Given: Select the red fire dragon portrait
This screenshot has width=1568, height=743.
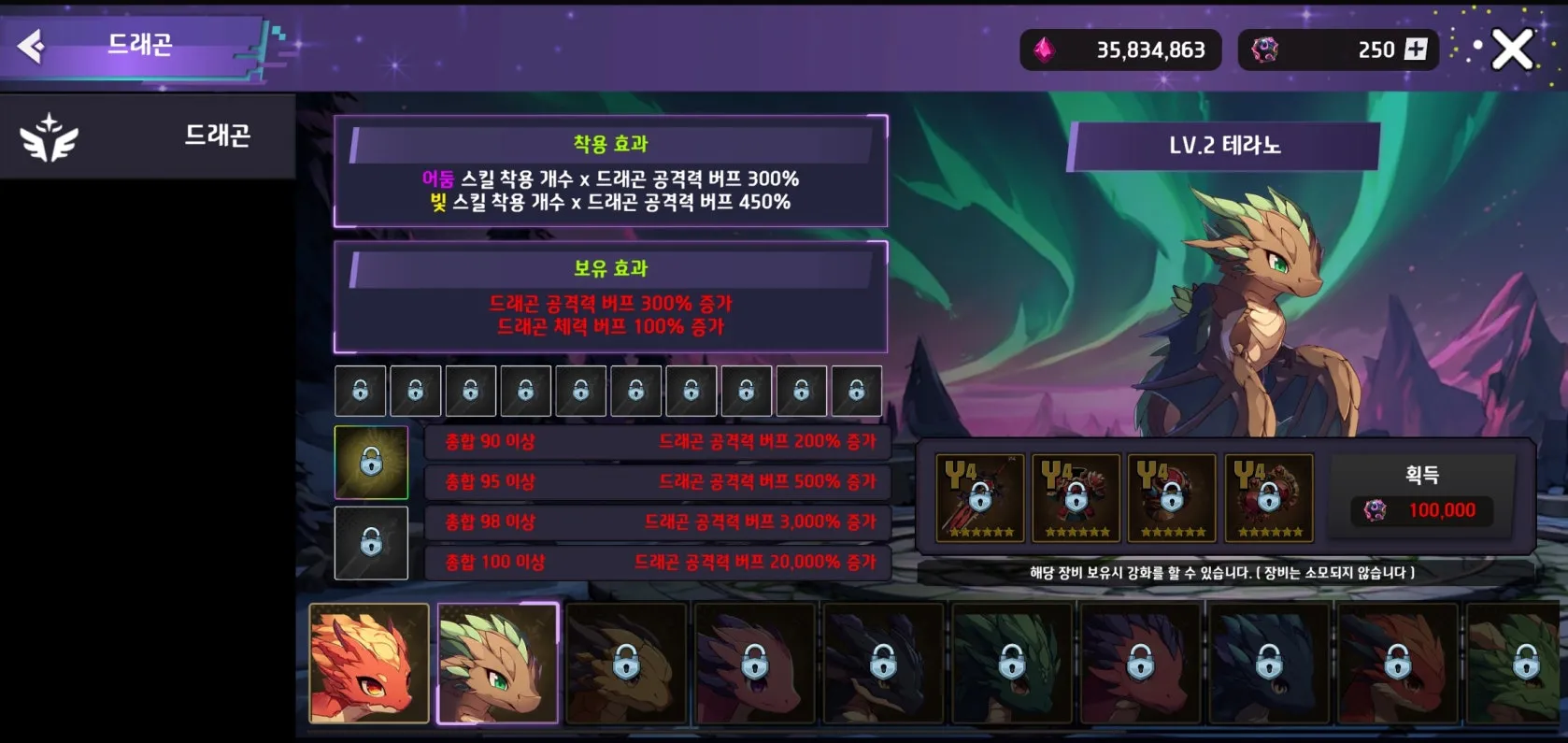Looking at the screenshot, I should point(369,663).
